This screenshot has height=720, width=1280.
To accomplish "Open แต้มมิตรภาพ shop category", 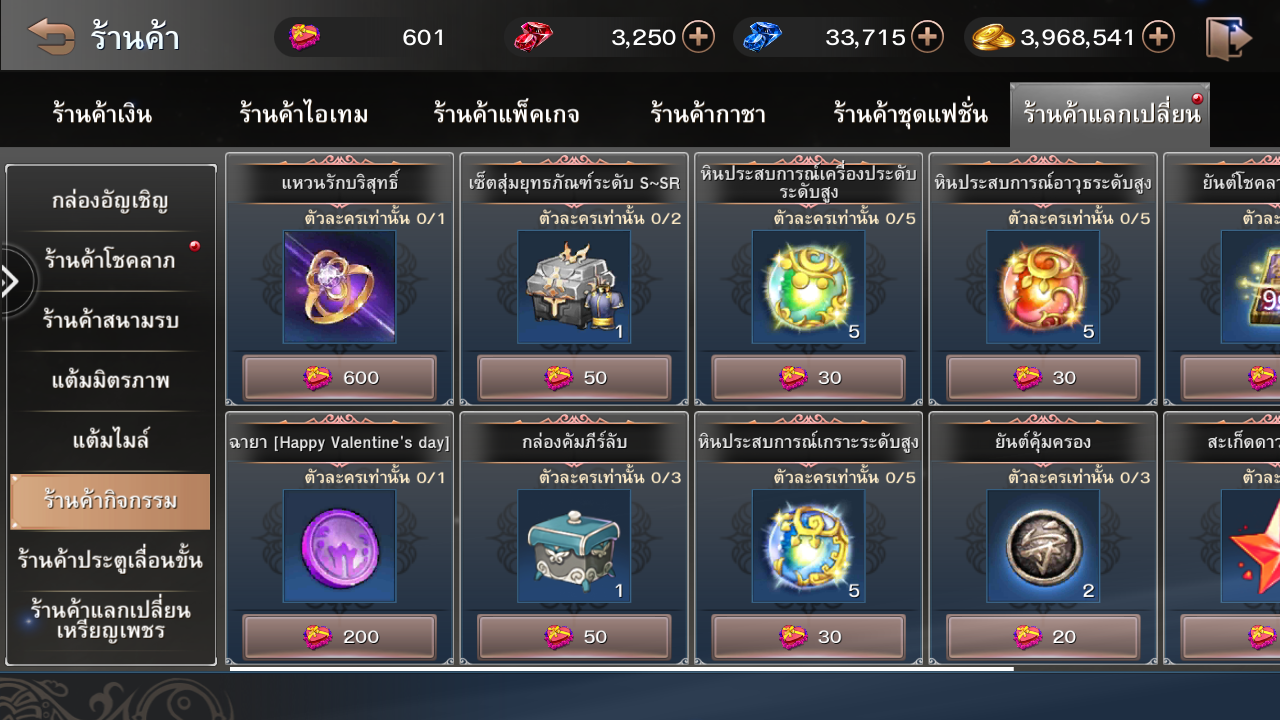I will pos(110,381).
